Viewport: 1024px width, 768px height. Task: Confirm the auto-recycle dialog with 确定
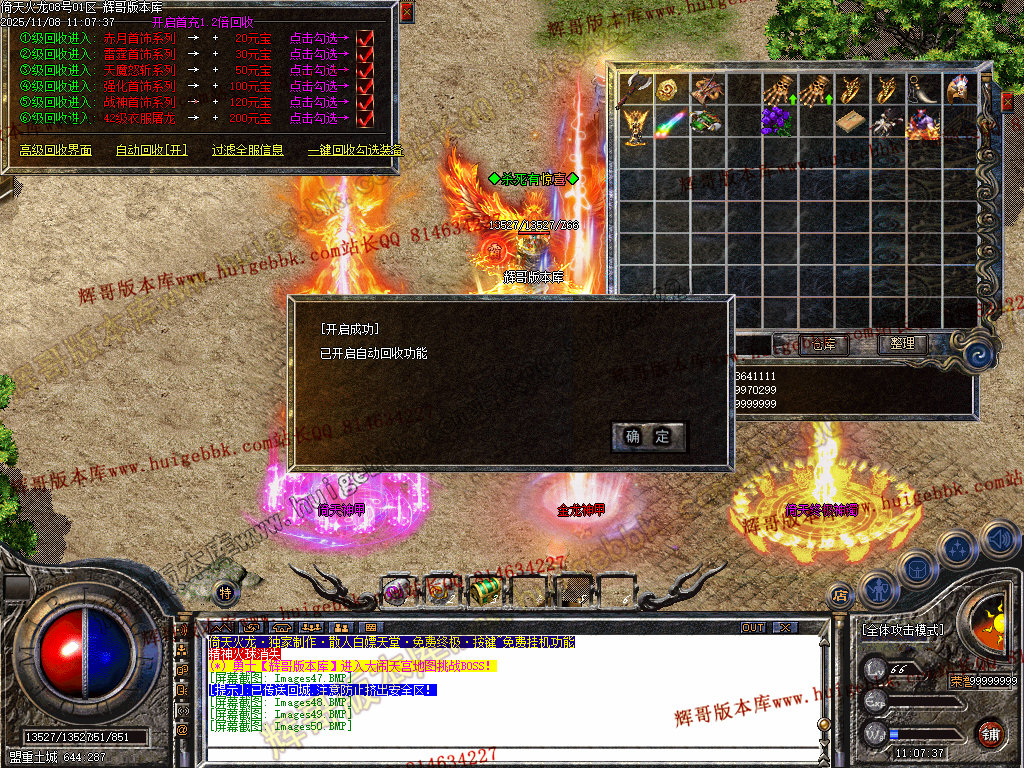648,437
